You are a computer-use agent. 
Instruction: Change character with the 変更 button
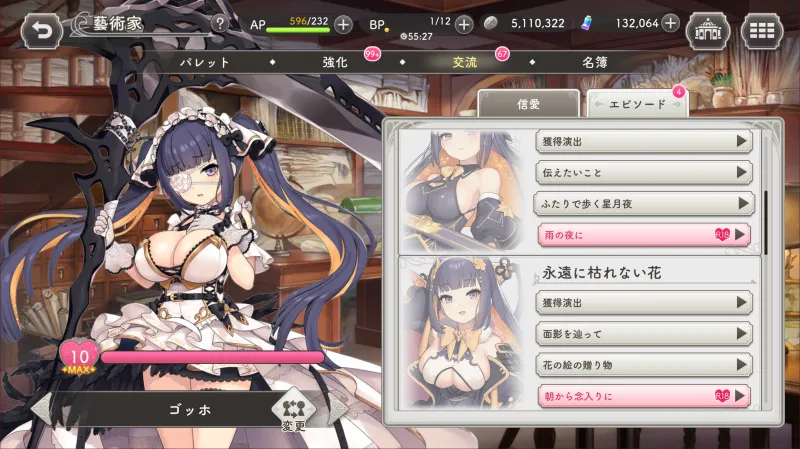tap(293, 413)
